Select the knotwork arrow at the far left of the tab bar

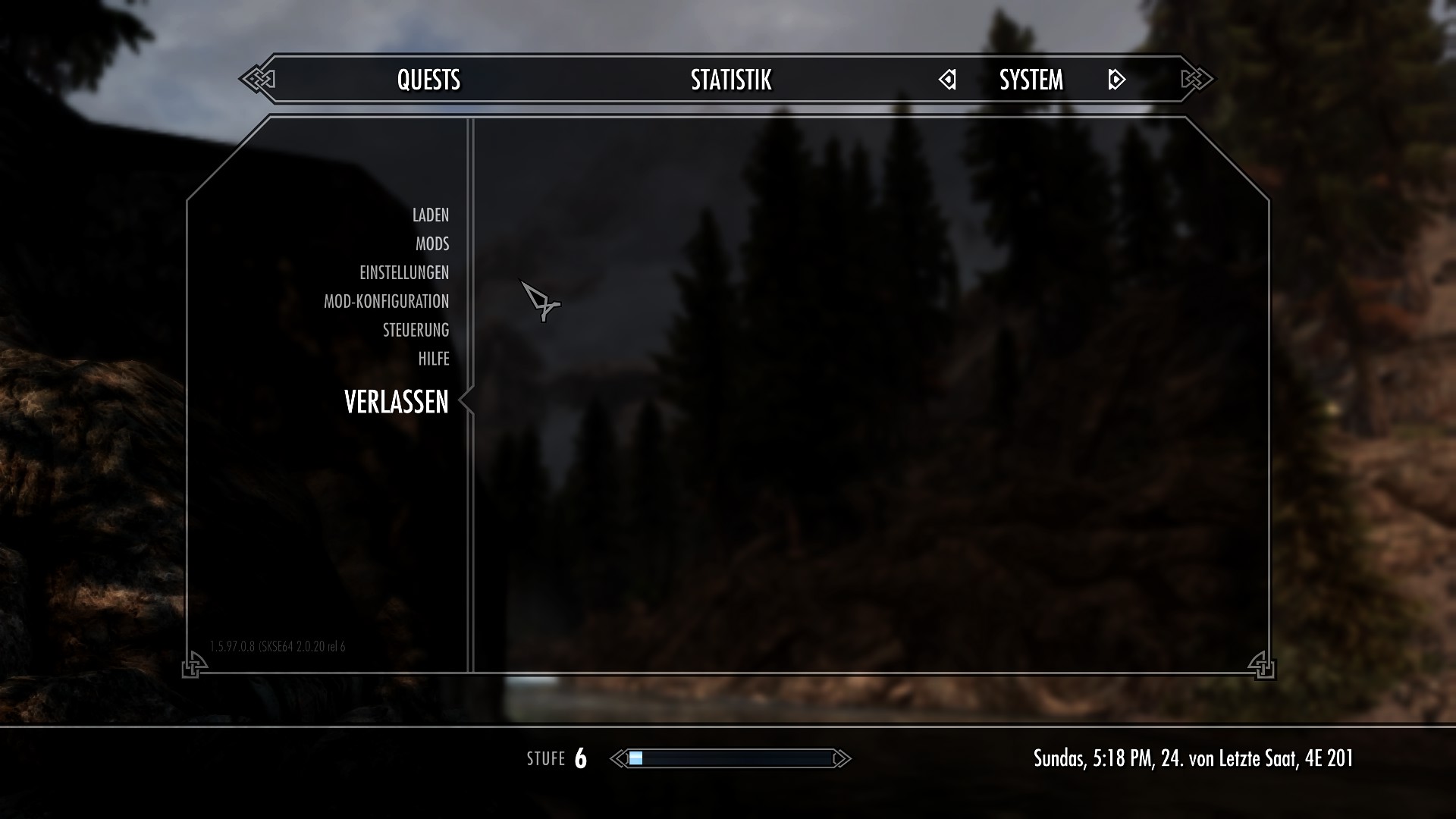tap(258, 78)
